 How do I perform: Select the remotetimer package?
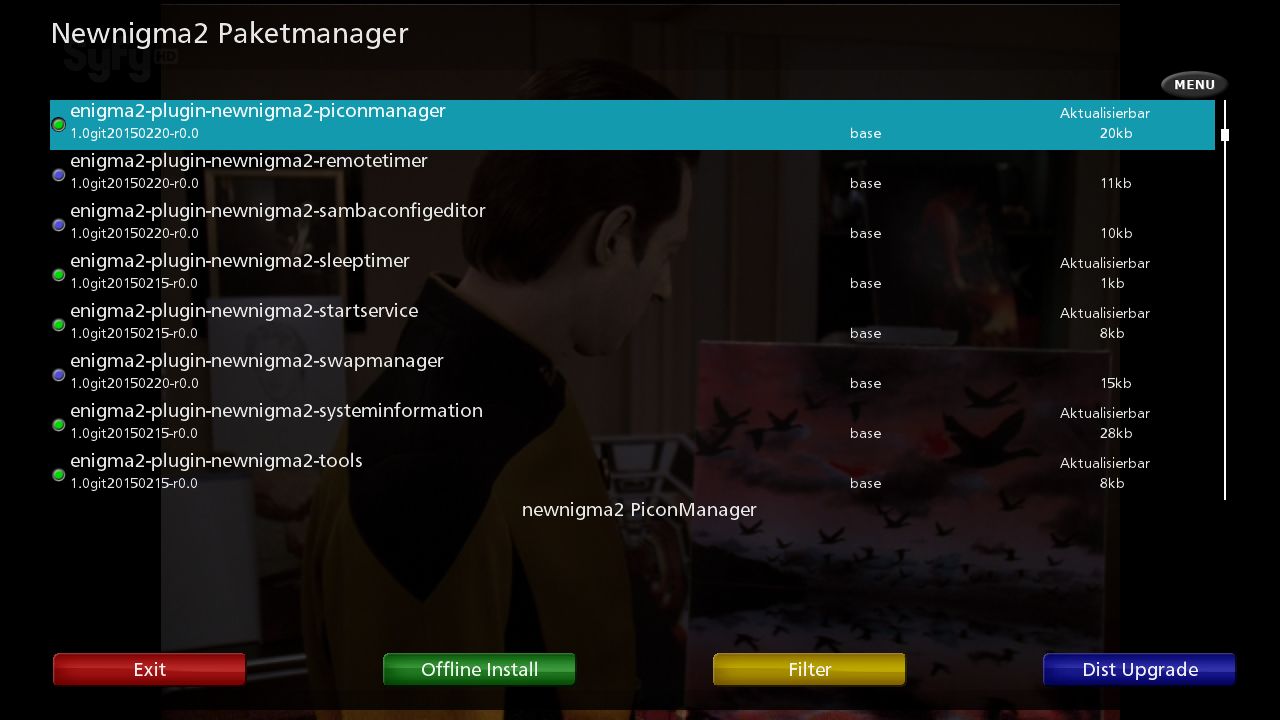coord(632,174)
